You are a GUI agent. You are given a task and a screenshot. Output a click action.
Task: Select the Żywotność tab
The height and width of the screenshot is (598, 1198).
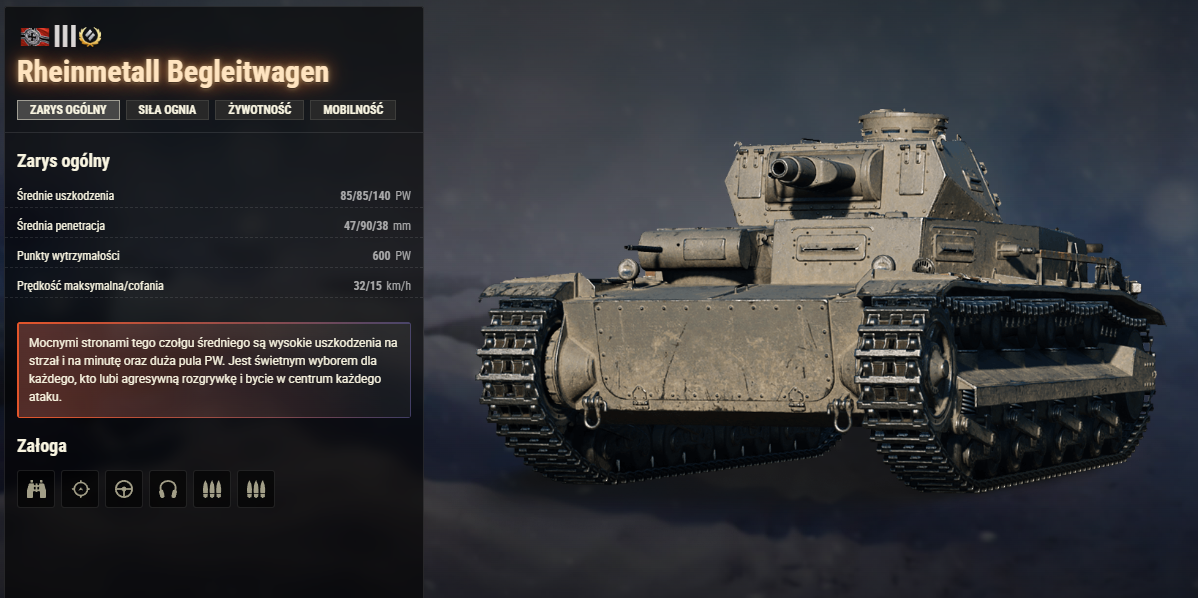pyautogui.click(x=259, y=110)
